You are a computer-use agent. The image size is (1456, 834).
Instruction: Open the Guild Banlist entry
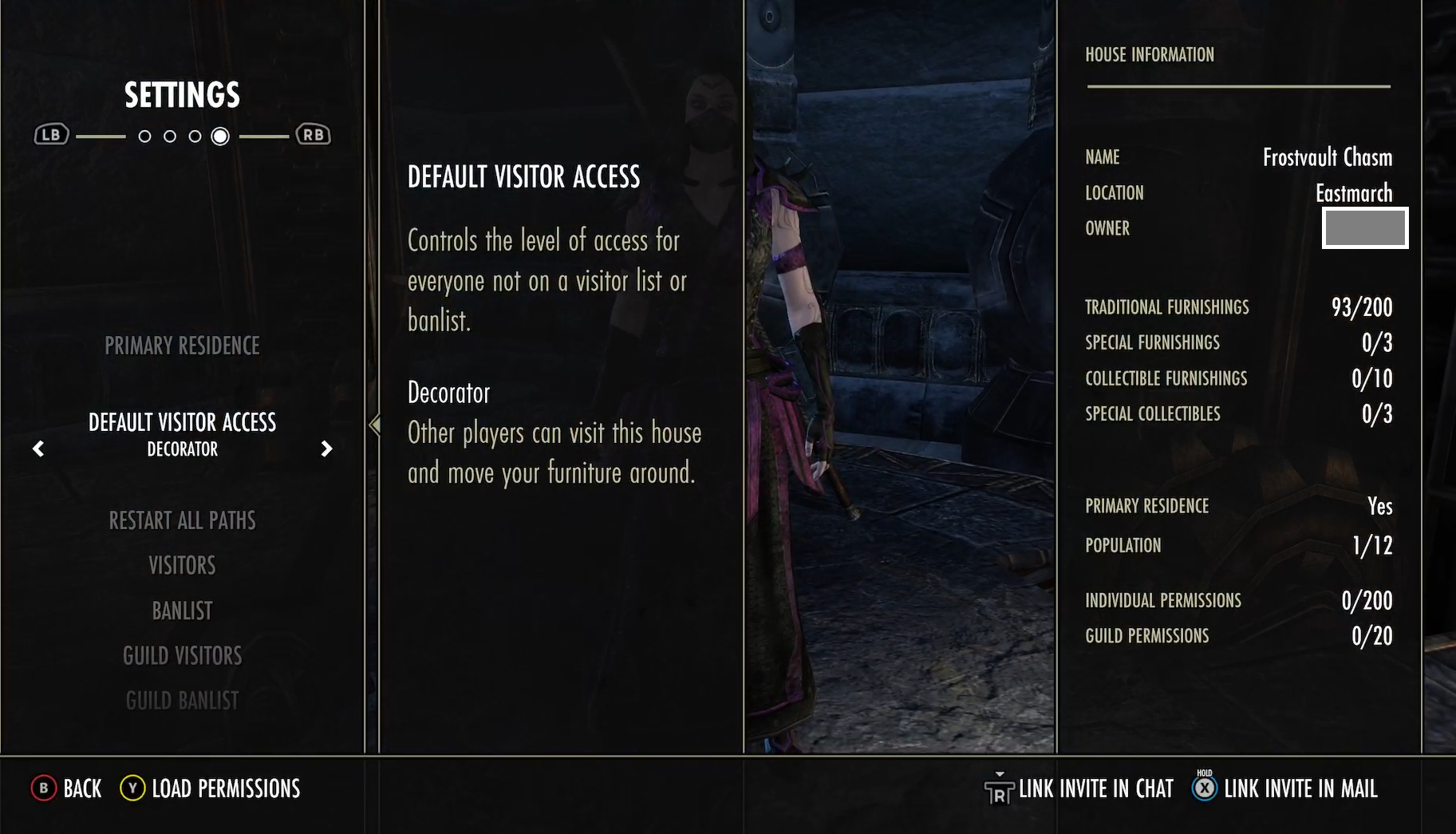182,700
